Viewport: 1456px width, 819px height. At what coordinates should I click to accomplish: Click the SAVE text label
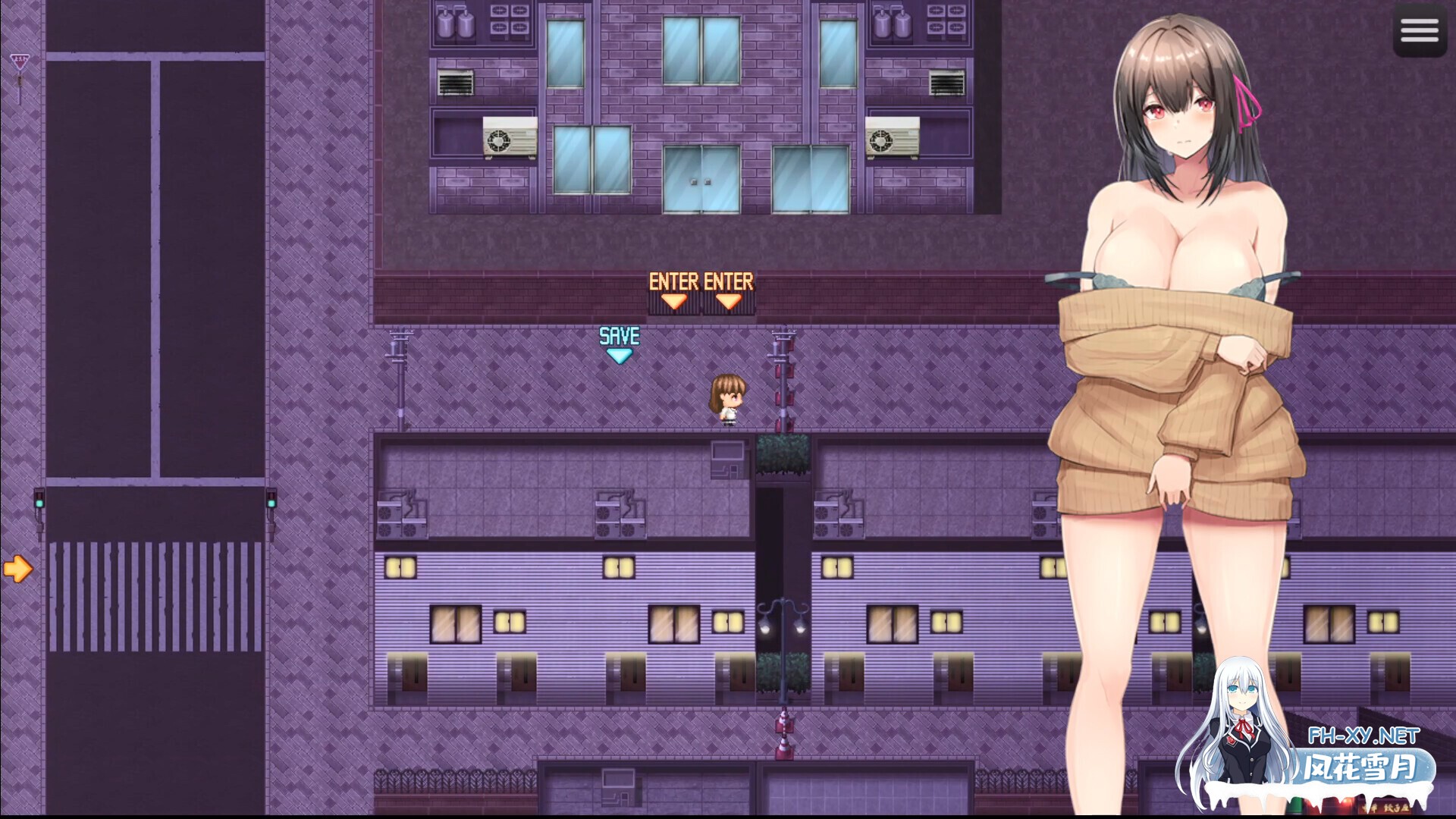[x=619, y=334]
